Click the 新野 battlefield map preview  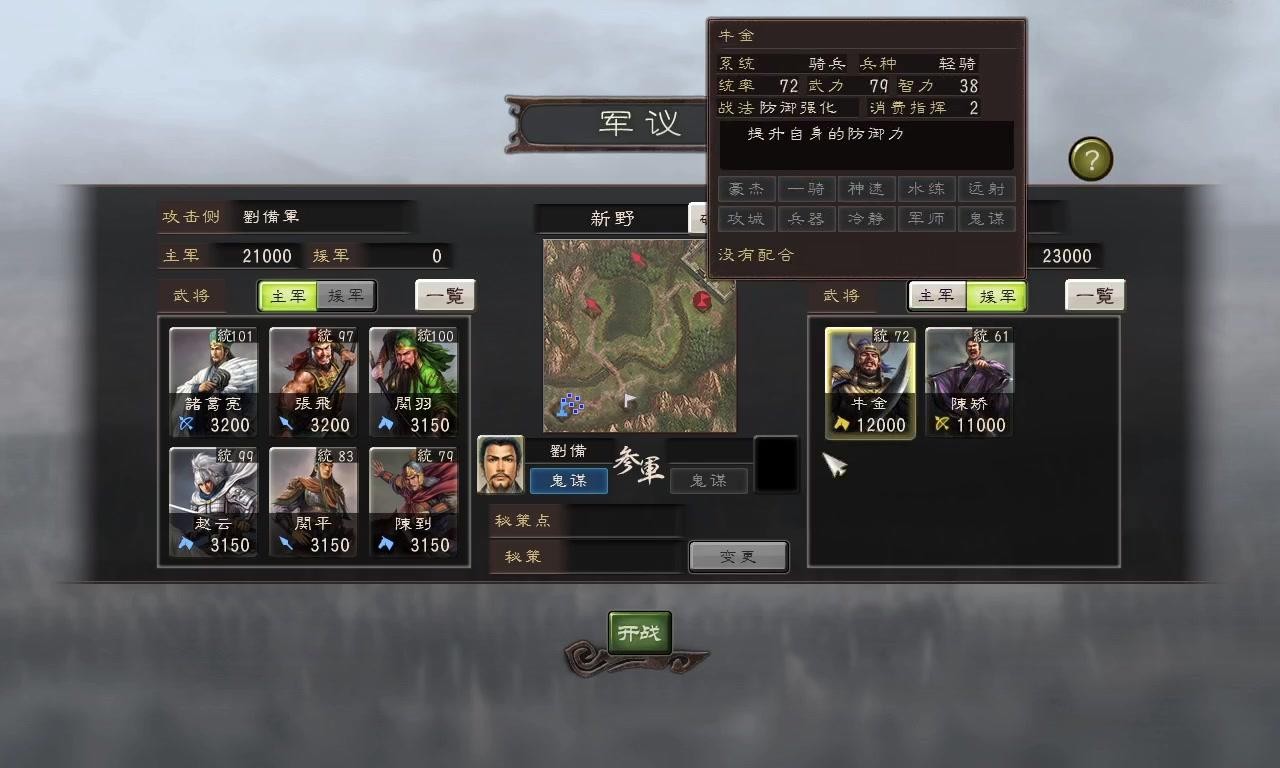tap(639, 335)
